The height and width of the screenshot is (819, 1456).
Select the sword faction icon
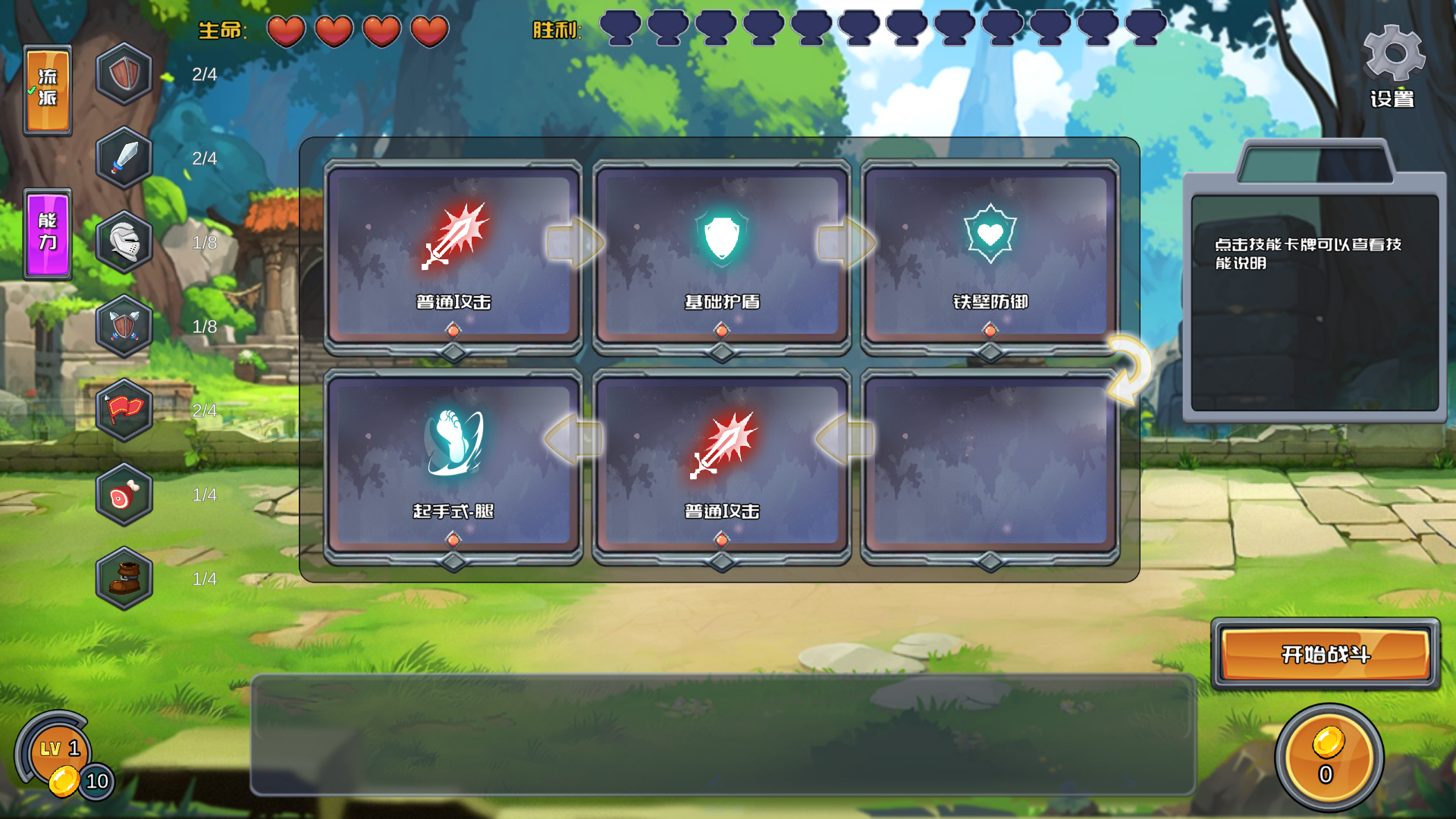click(x=124, y=158)
